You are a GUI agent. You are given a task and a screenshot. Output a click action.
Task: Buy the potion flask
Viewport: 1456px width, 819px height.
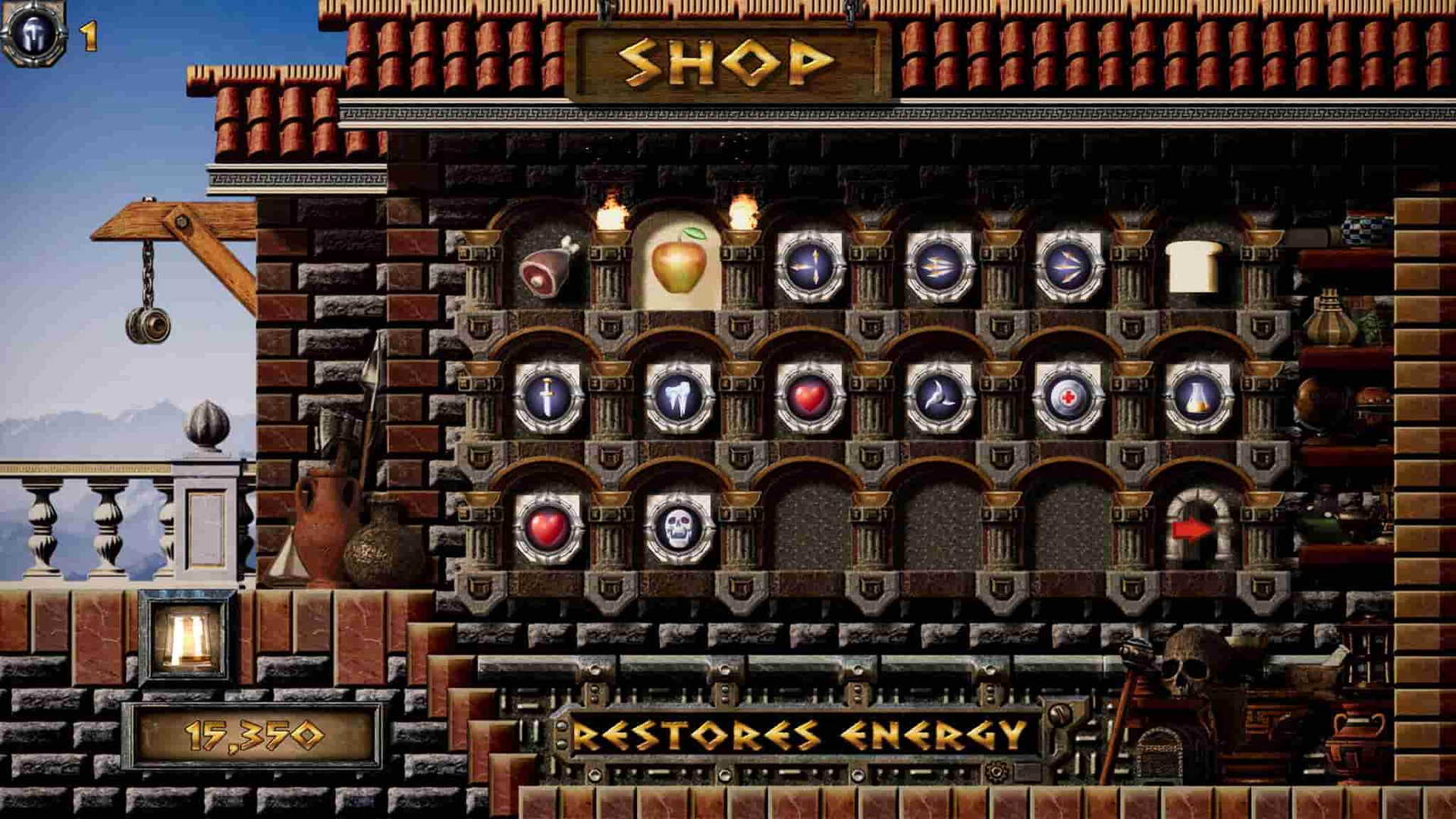click(x=1198, y=397)
